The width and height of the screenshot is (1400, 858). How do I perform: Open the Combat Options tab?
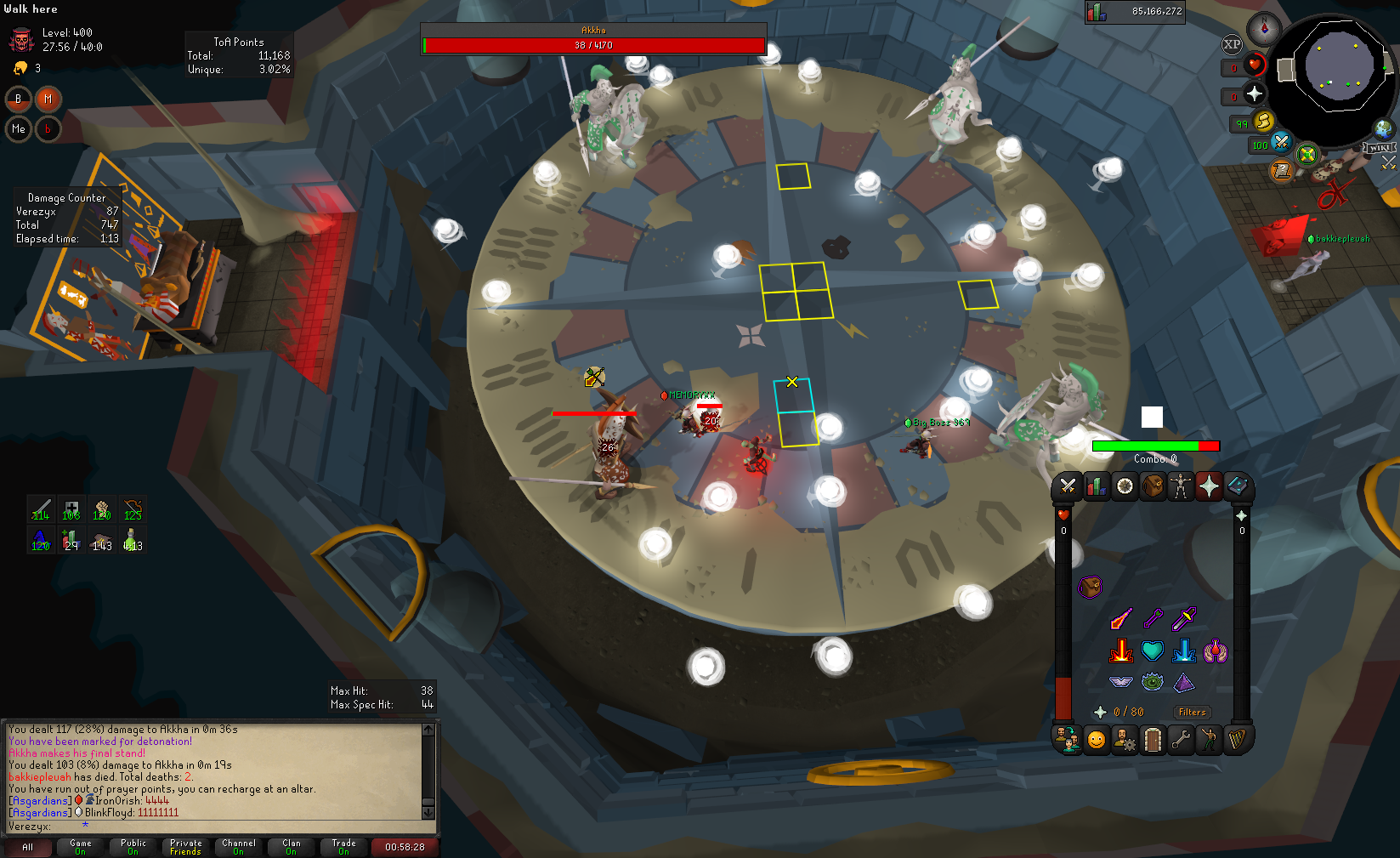(1068, 486)
